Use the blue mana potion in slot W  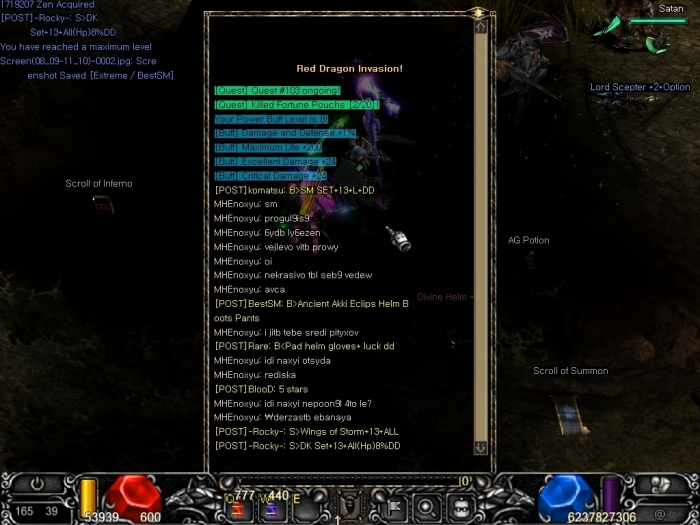[272, 509]
